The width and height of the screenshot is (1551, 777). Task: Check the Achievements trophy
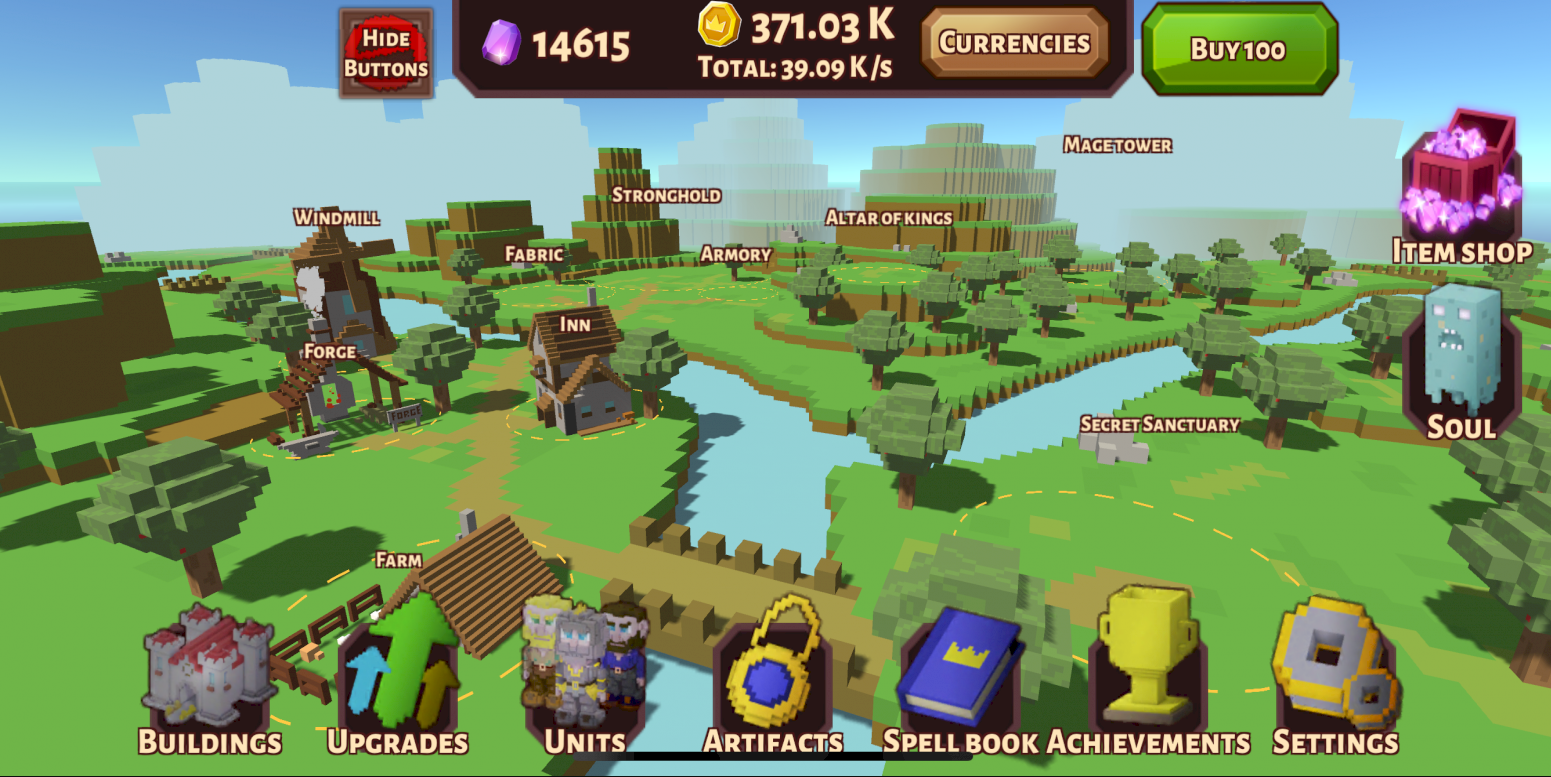(x=1148, y=680)
